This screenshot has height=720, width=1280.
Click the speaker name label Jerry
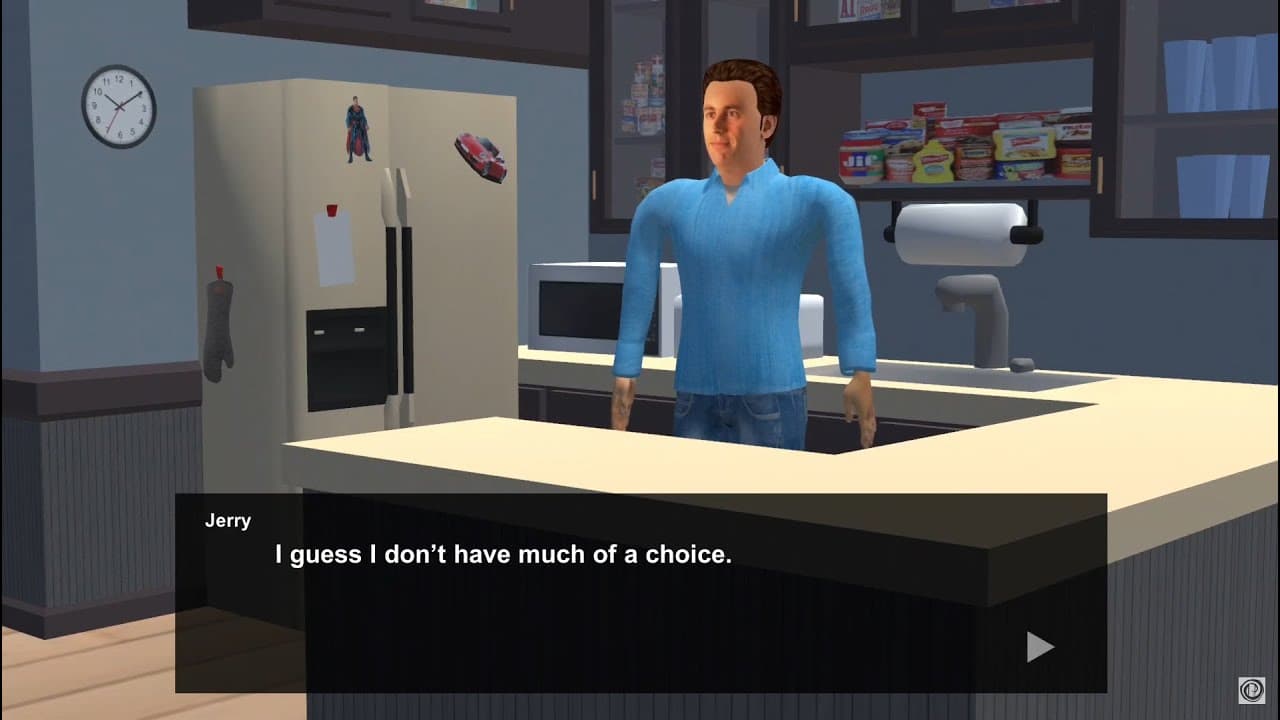(228, 520)
